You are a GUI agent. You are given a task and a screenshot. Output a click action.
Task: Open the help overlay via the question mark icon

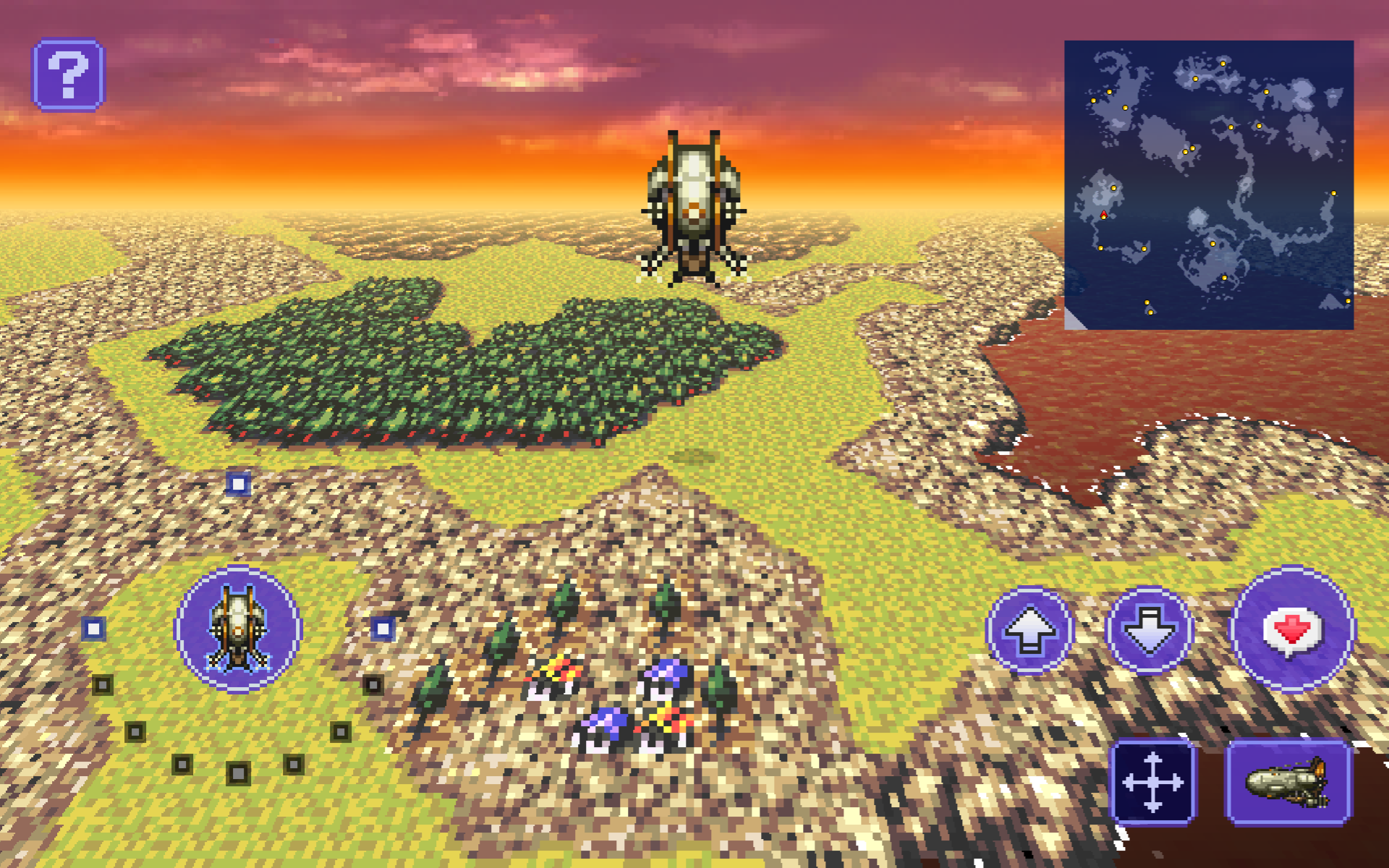[x=69, y=72]
